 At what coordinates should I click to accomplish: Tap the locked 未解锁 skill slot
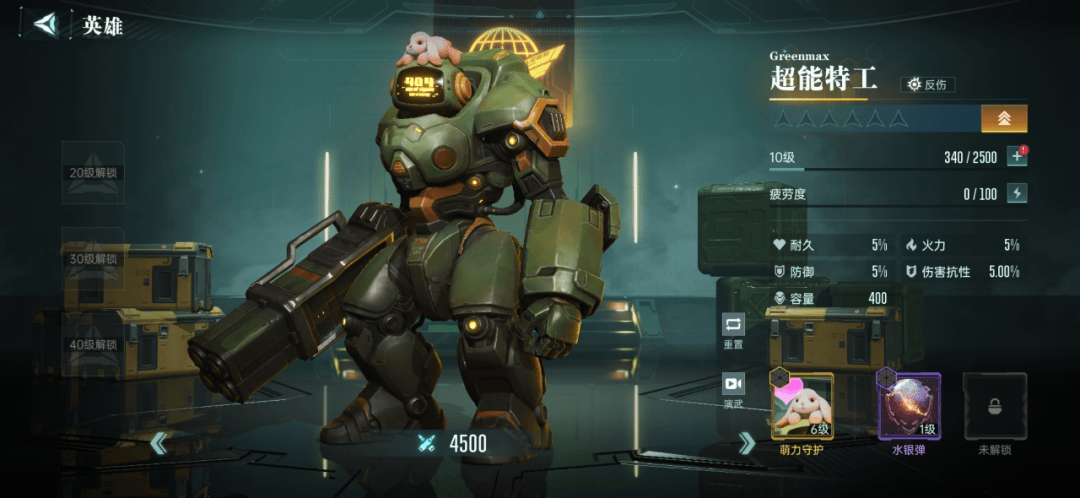click(x=994, y=406)
